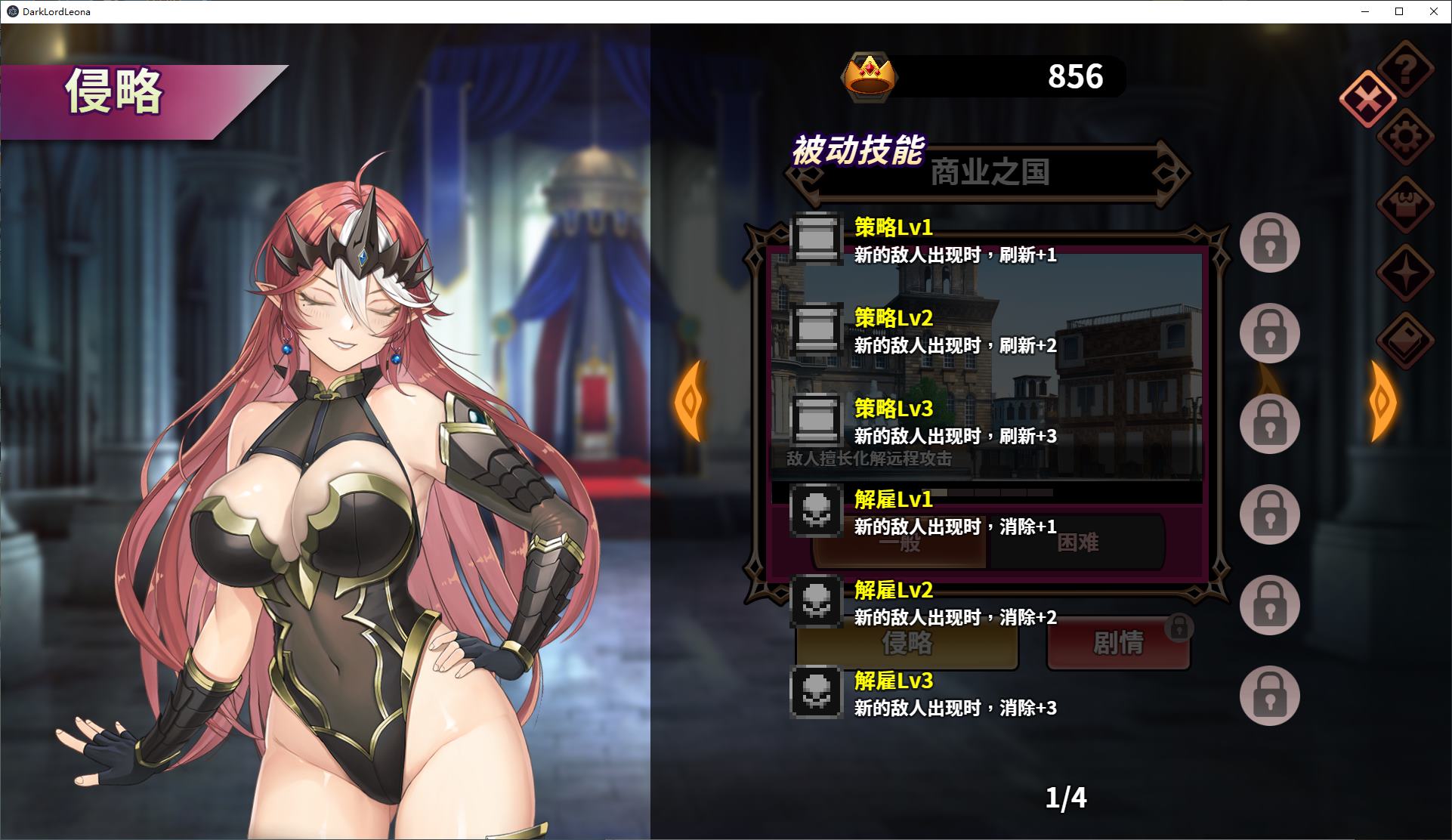
Task: Open the question mark help button
Action: coord(1405,70)
